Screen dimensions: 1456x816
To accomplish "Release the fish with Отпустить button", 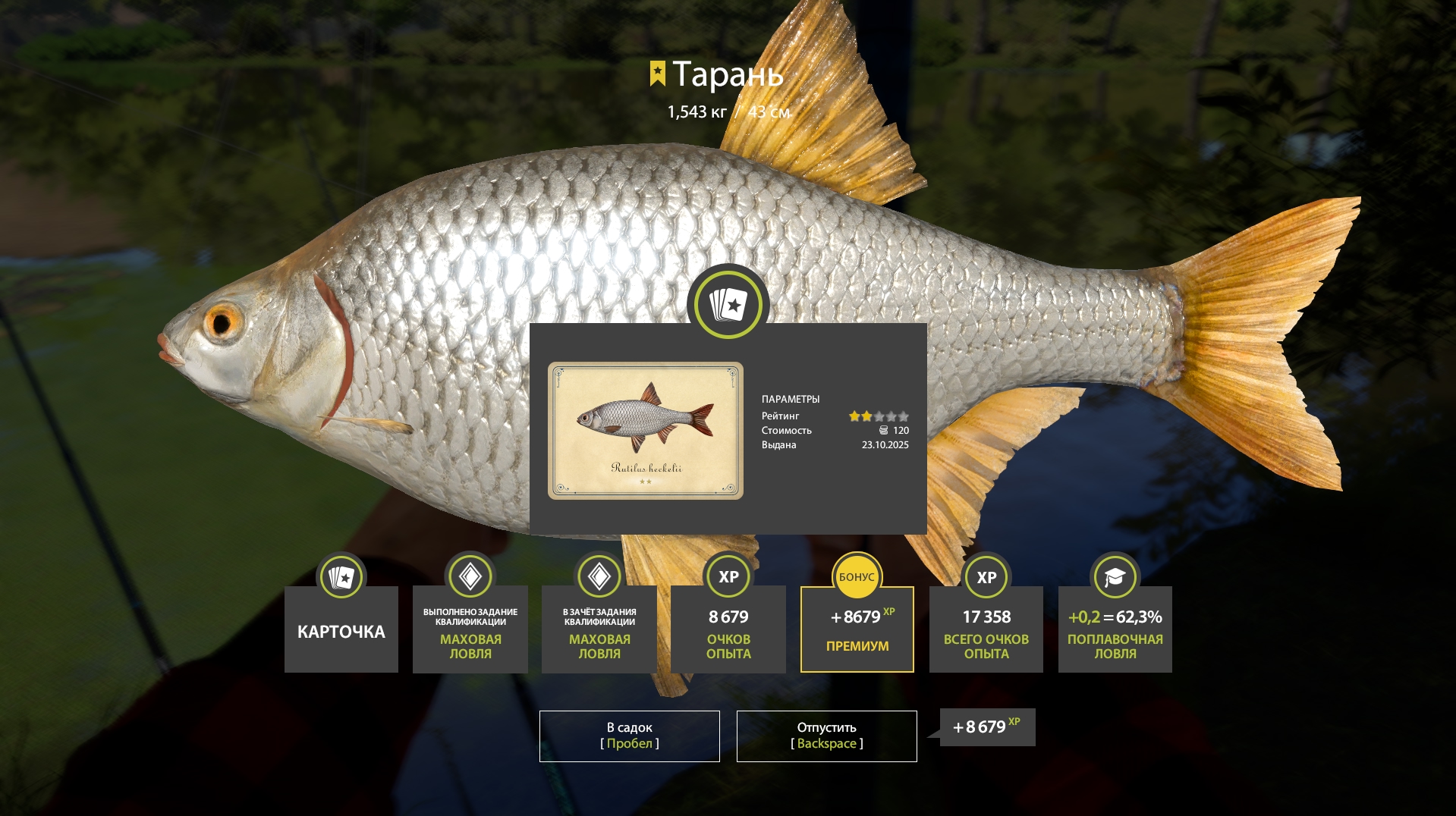I will 826,736.
